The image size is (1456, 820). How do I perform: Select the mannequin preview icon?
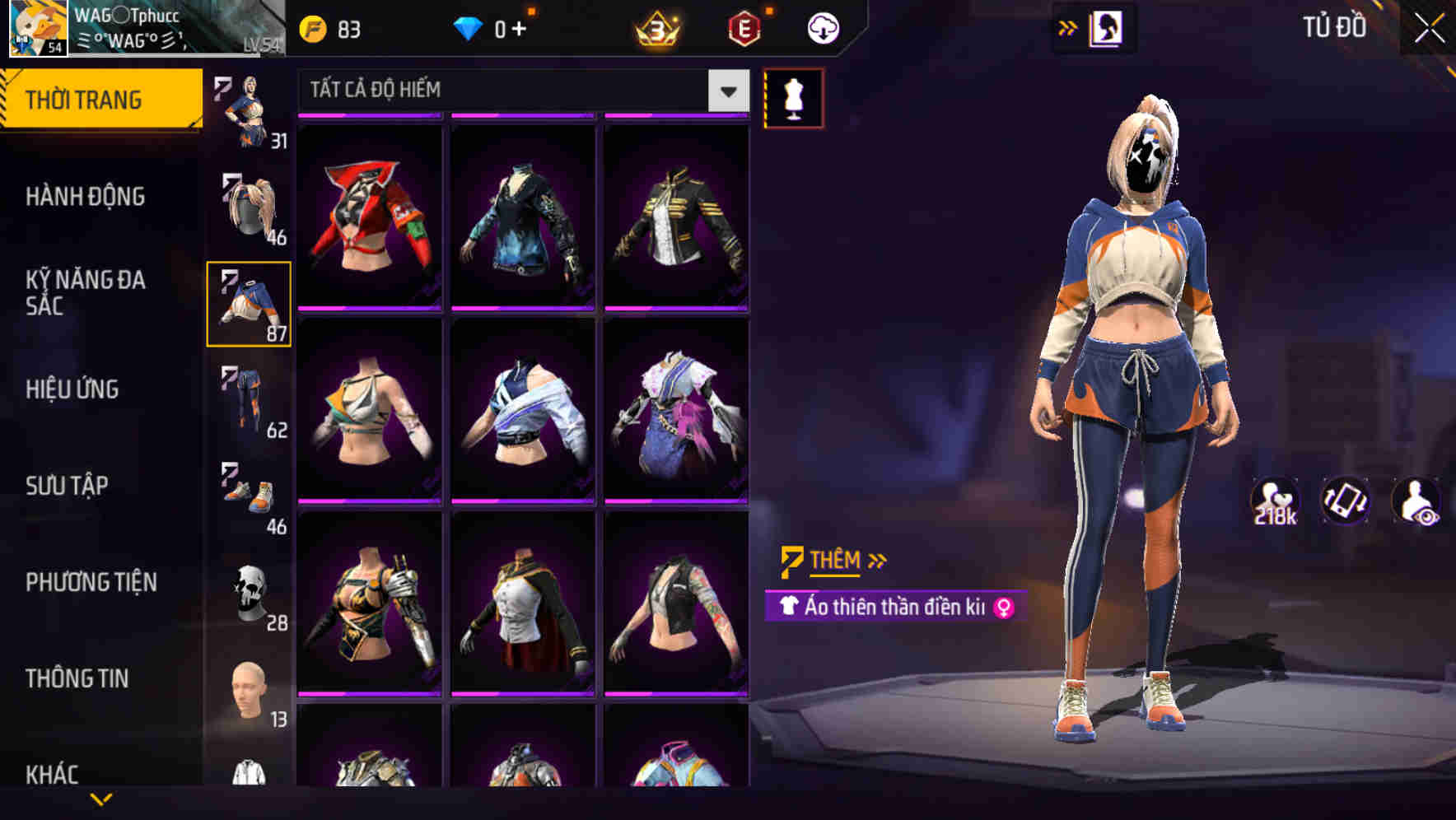tap(793, 96)
